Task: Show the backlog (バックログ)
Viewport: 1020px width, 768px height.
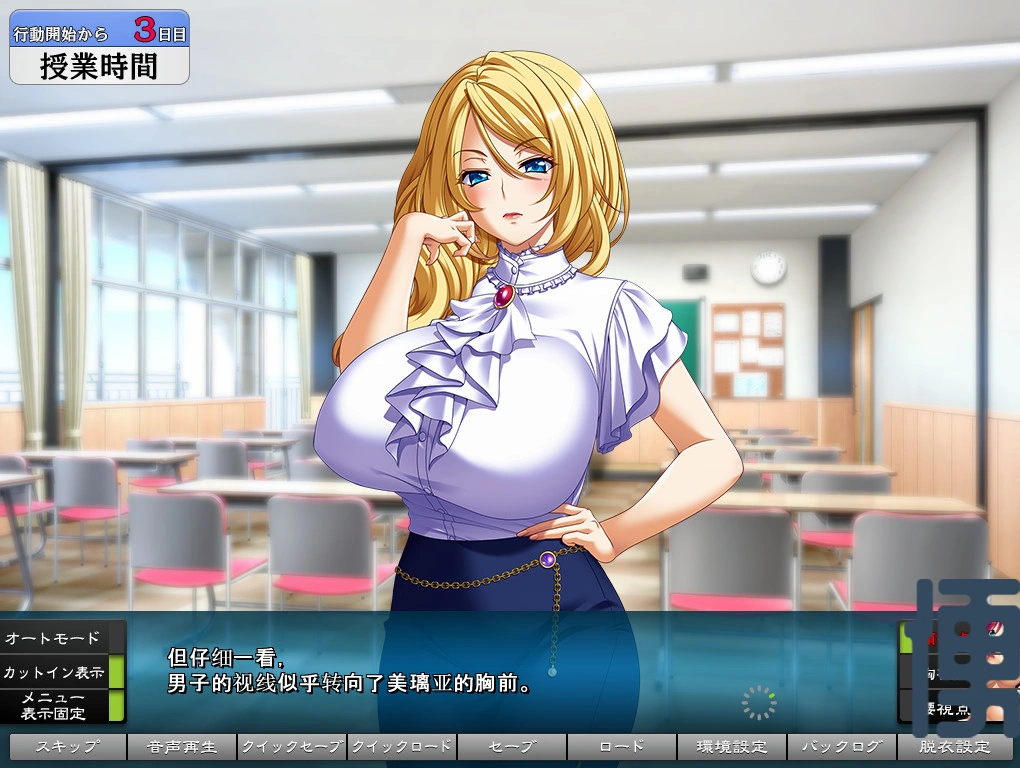Action: point(842,747)
